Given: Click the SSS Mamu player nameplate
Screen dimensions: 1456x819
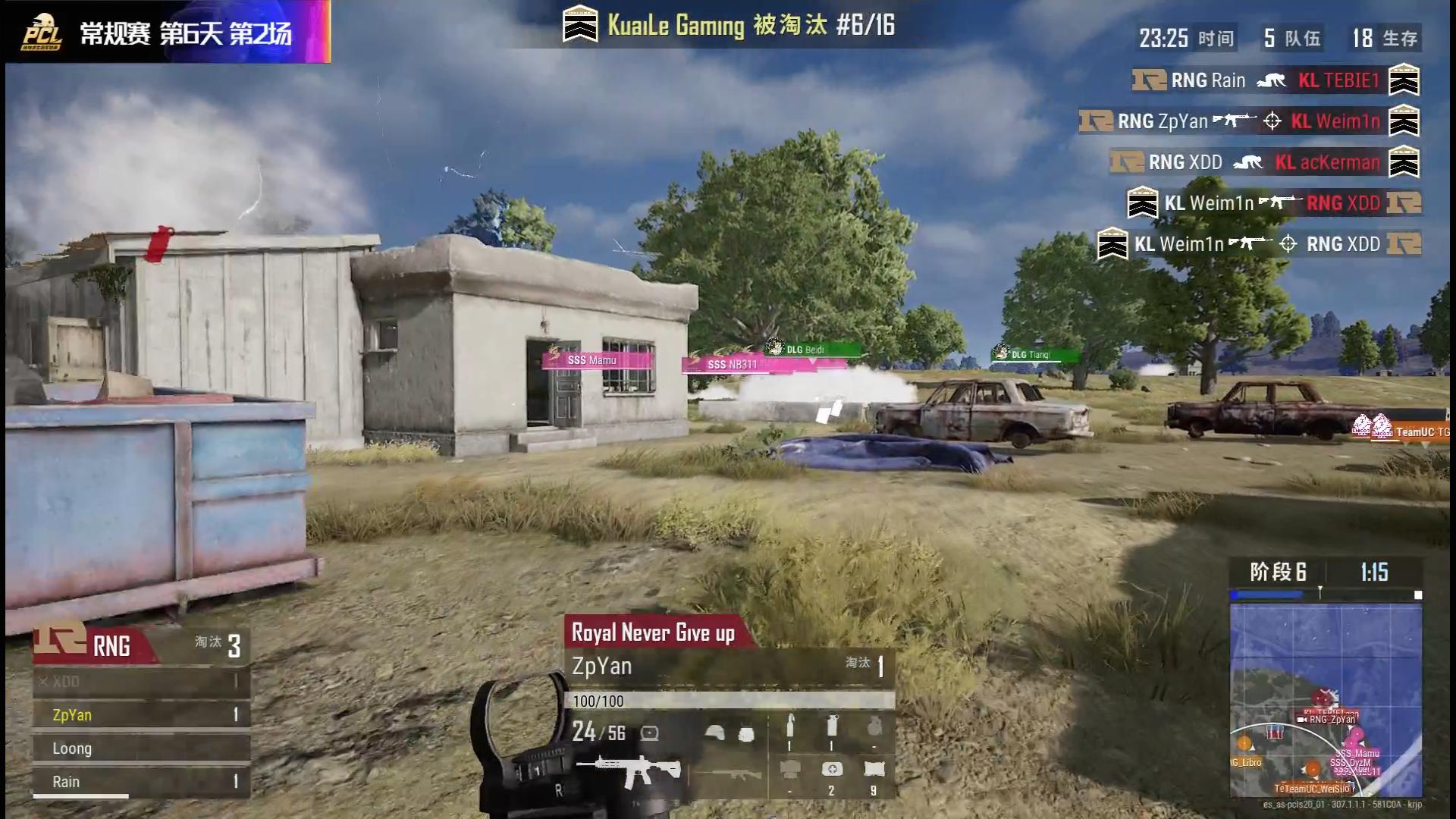Looking at the screenshot, I should (x=598, y=360).
